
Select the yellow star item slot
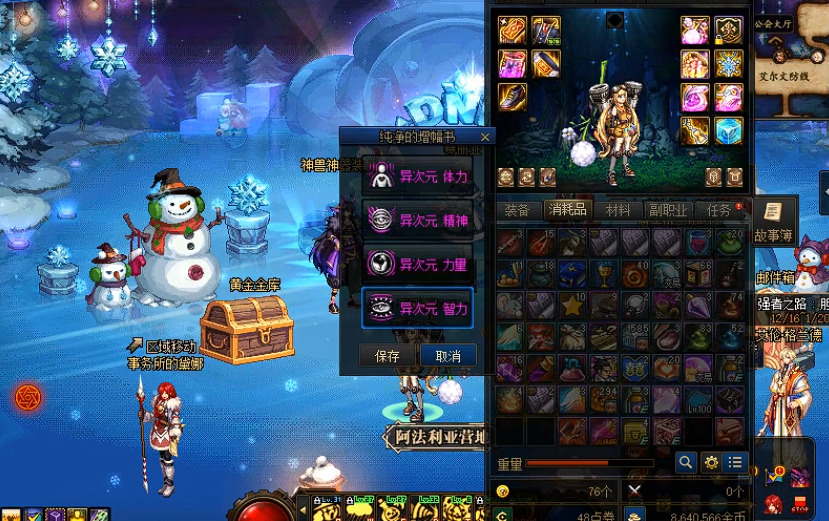click(x=573, y=305)
